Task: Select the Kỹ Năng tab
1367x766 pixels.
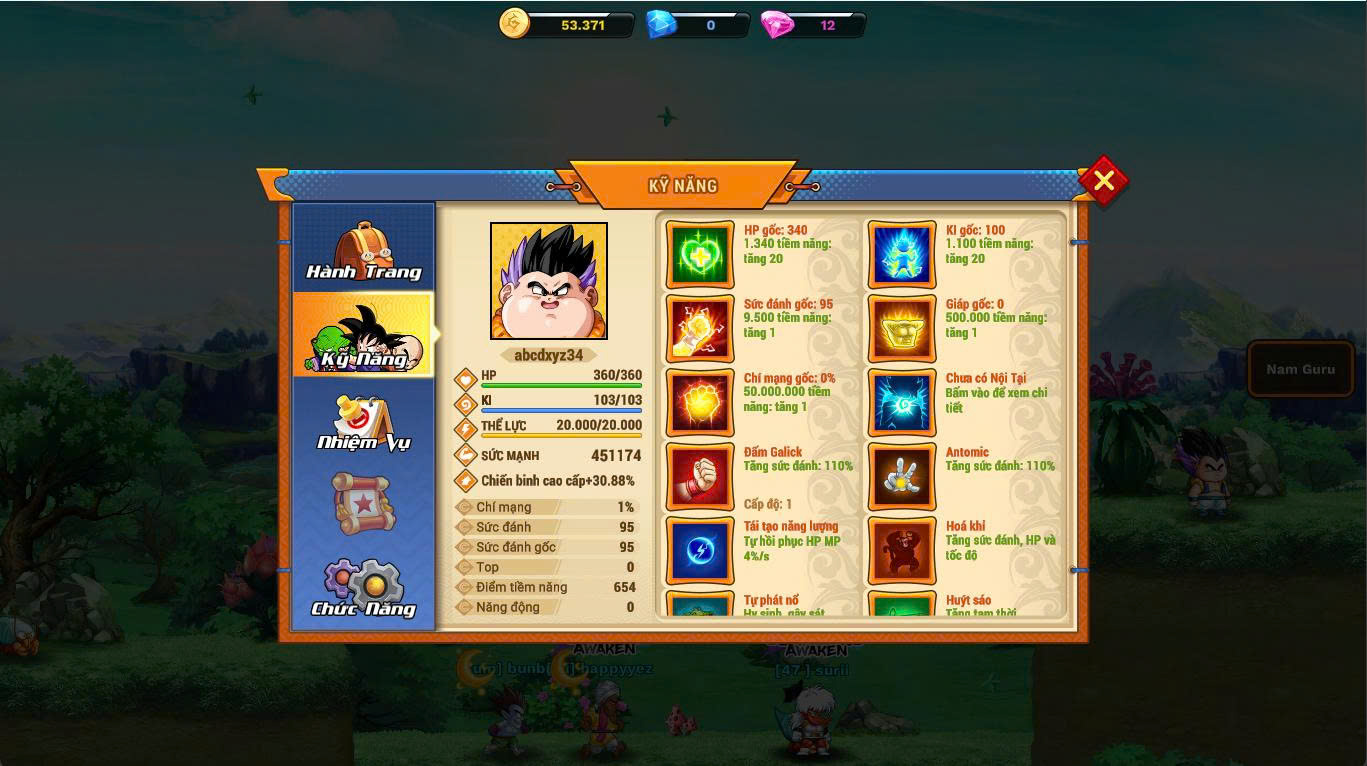Action: coord(364,335)
